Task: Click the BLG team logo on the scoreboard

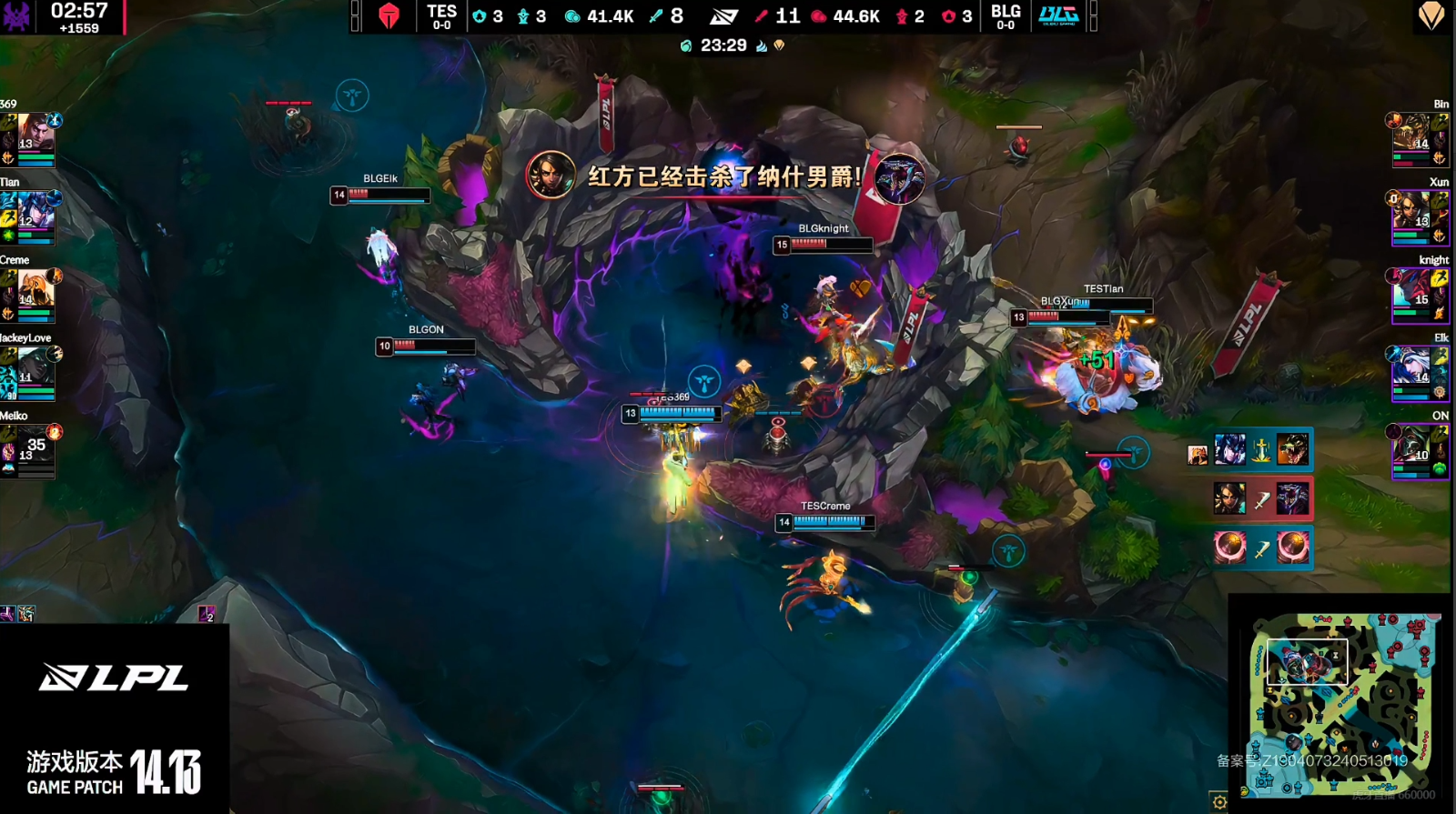Action: point(1058,15)
